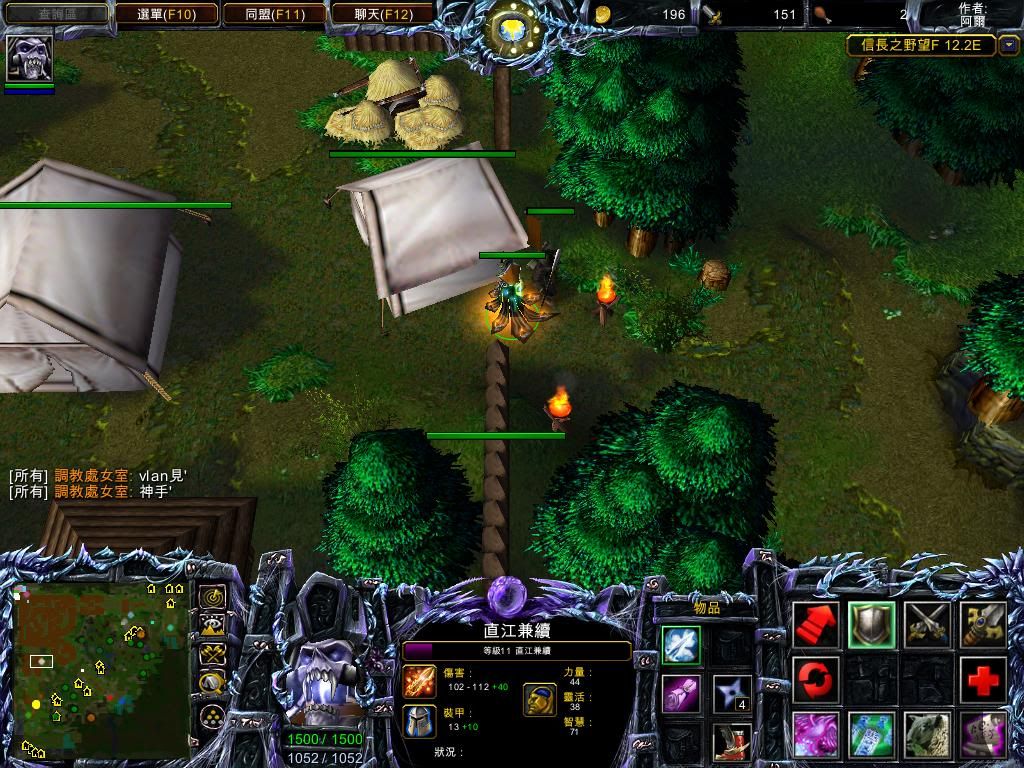Open the red cross hero skills menu

tap(983, 680)
